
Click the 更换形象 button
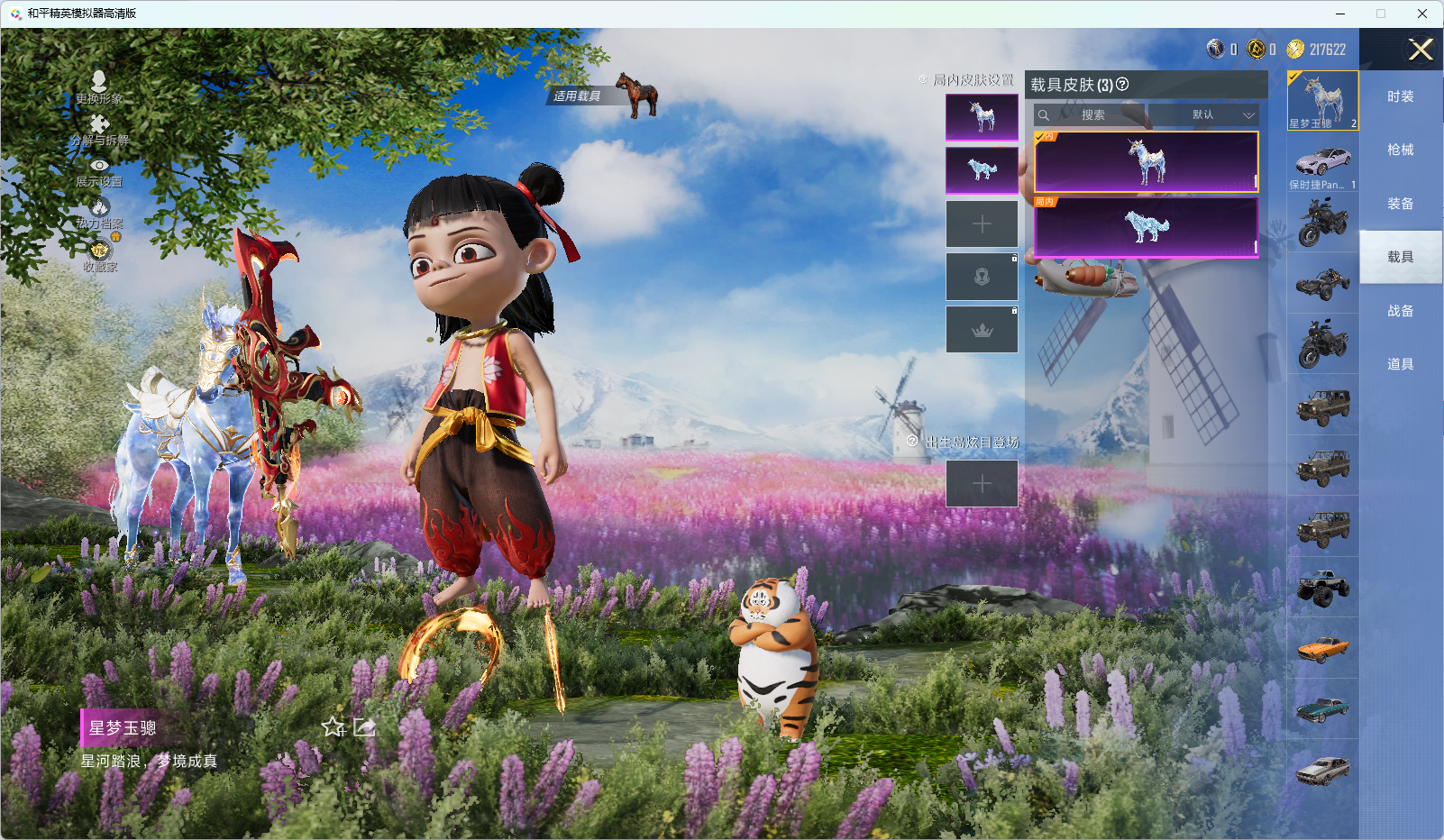click(x=99, y=87)
